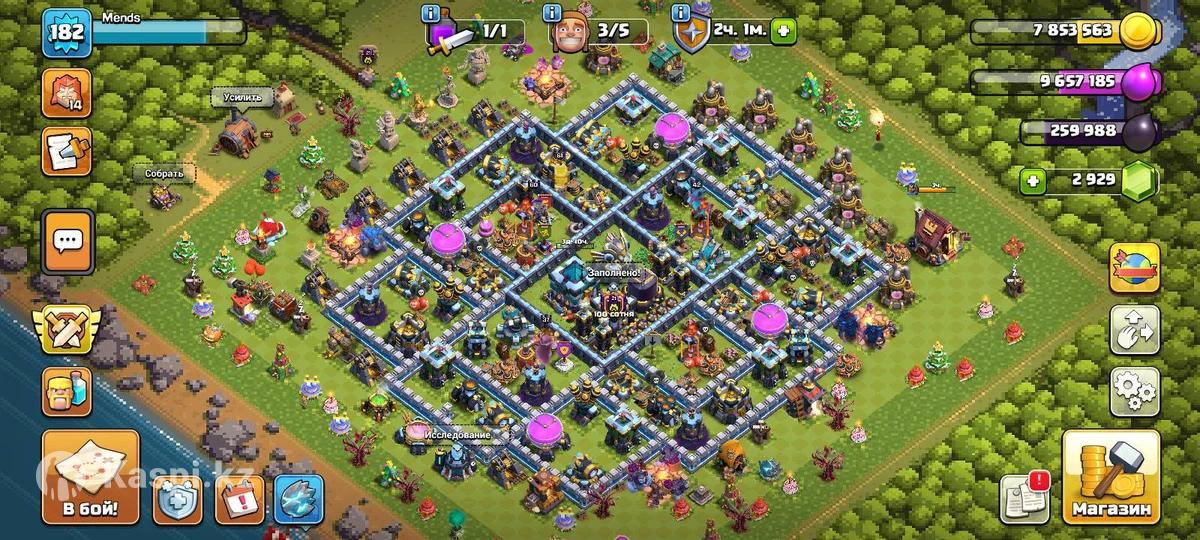Viewport: 1200px width, 540px height.
Task: Open the crossed swords league badge
Action: click(x=65, y=329)
